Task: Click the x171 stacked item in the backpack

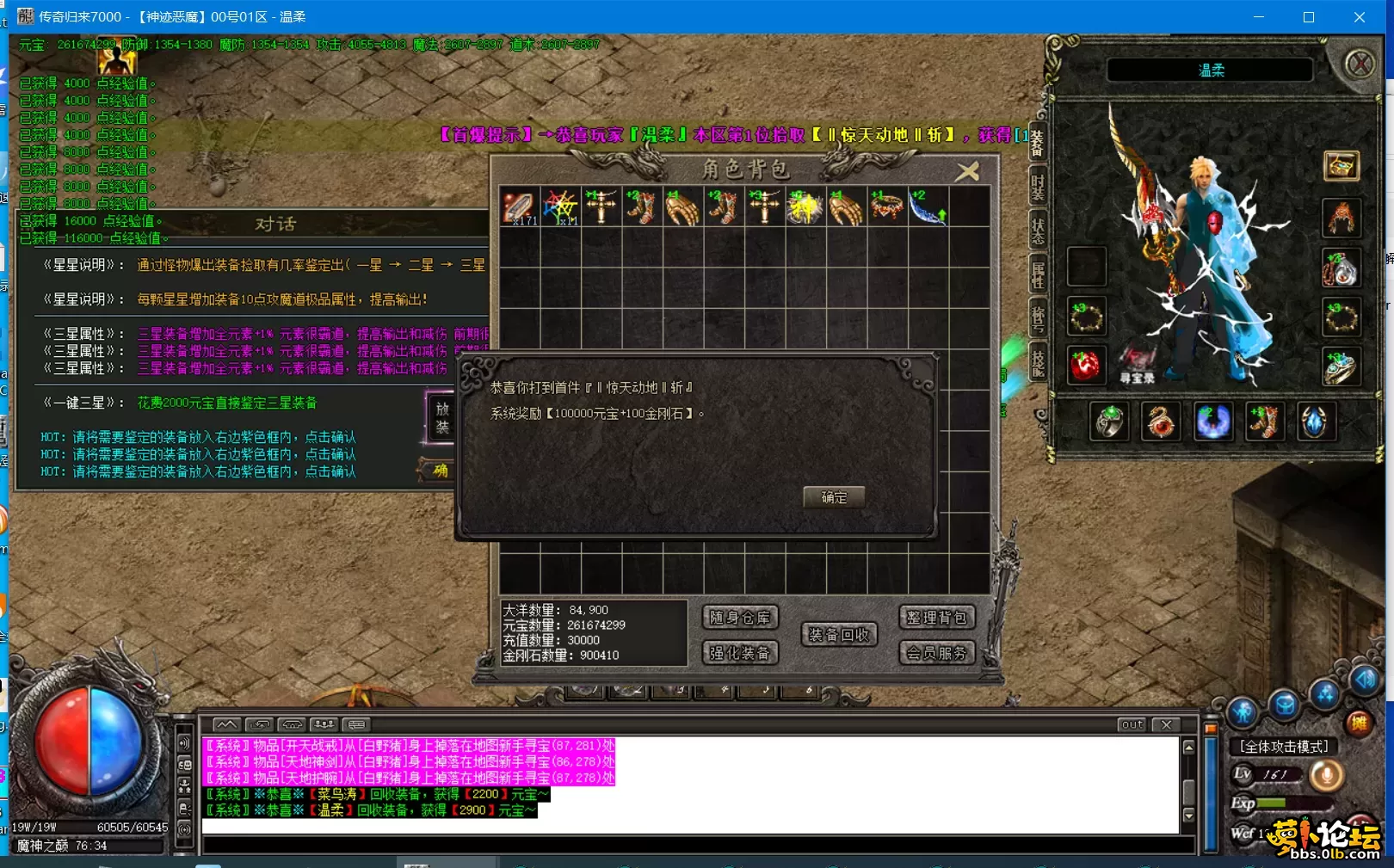Action: coord(521,206)
